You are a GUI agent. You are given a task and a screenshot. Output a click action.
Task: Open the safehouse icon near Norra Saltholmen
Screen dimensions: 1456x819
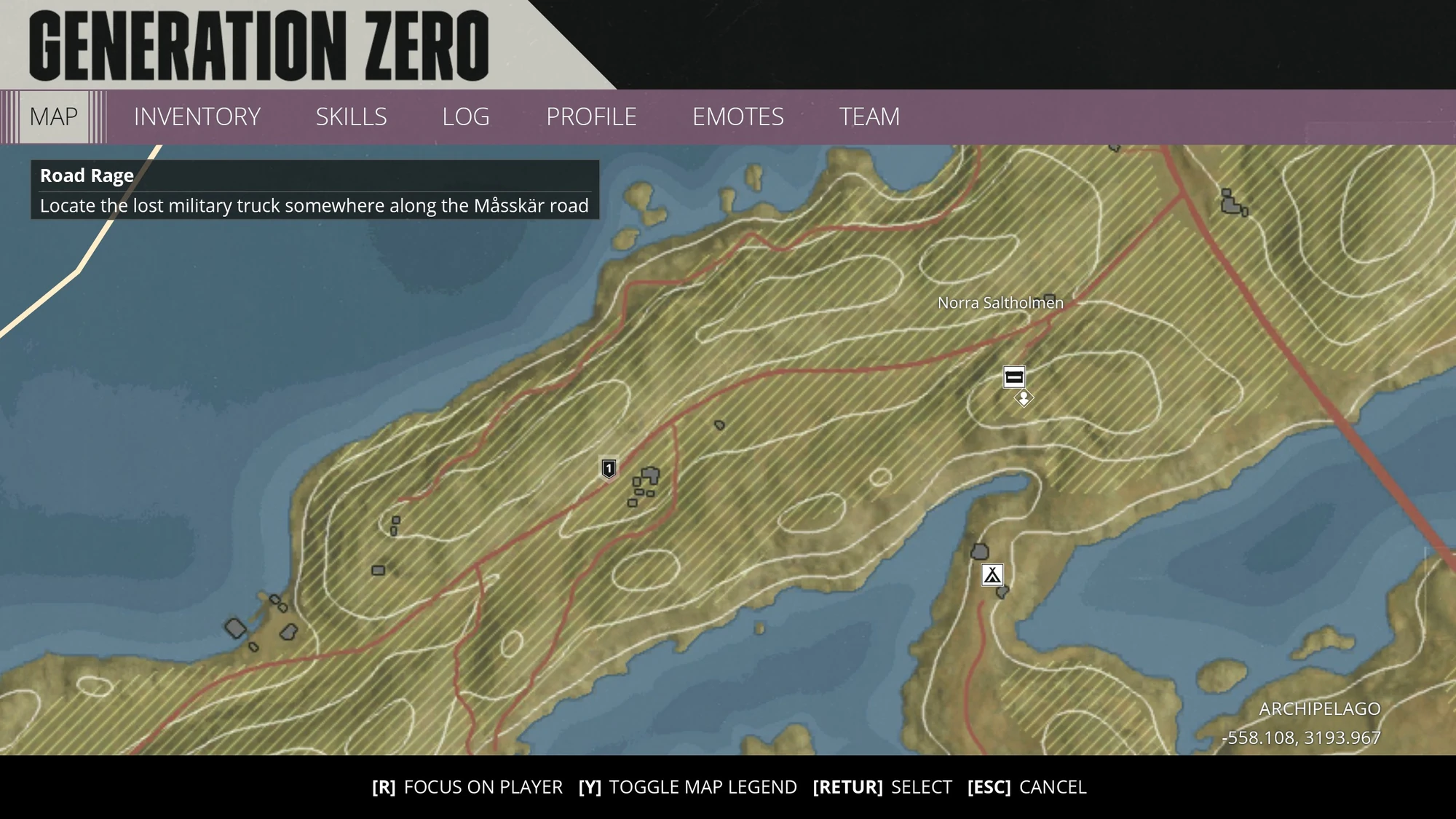click(x=1013, y=378)
